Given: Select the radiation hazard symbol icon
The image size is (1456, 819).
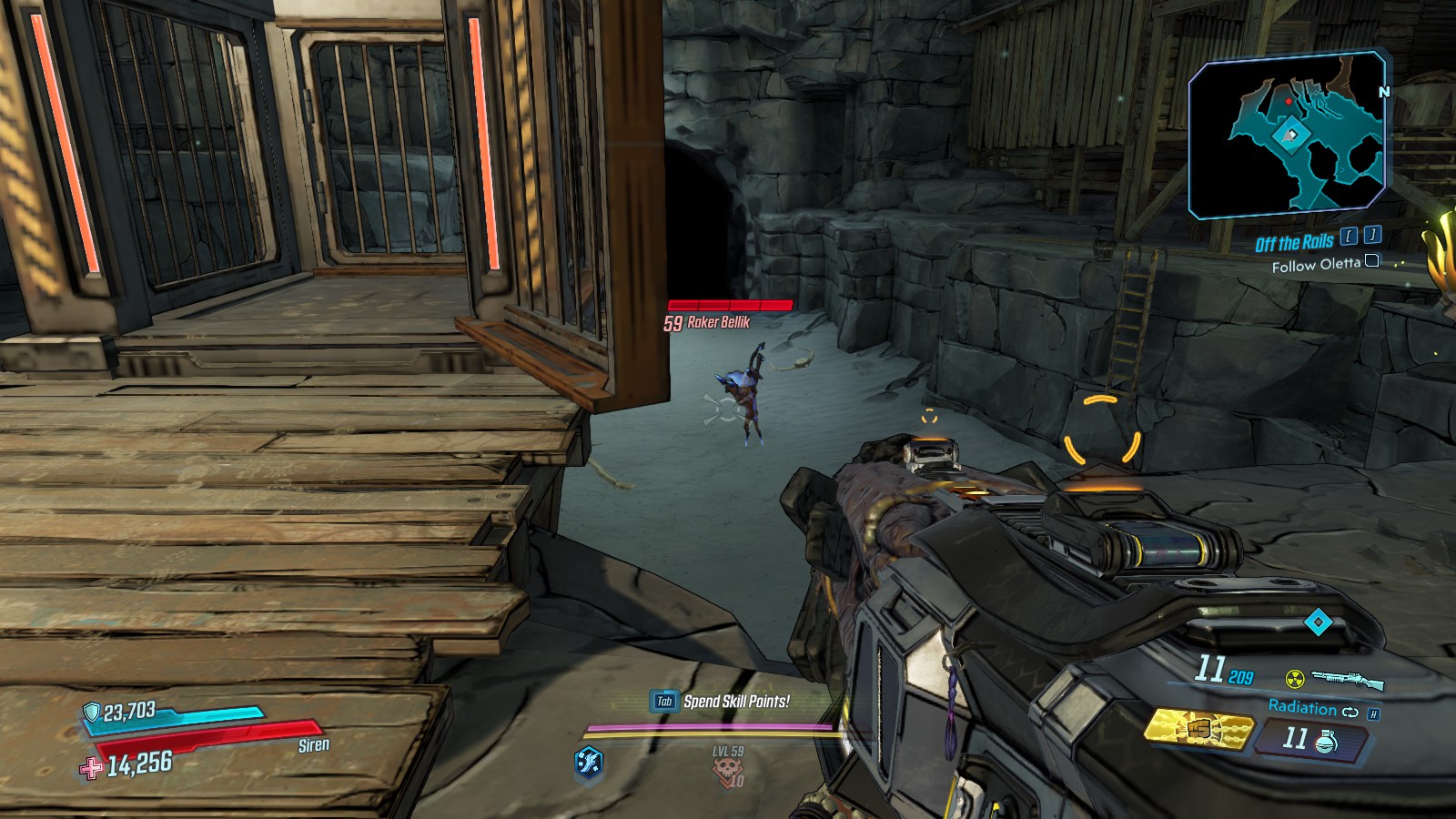Looking at the screenshot, I should tap(1294, 678).
